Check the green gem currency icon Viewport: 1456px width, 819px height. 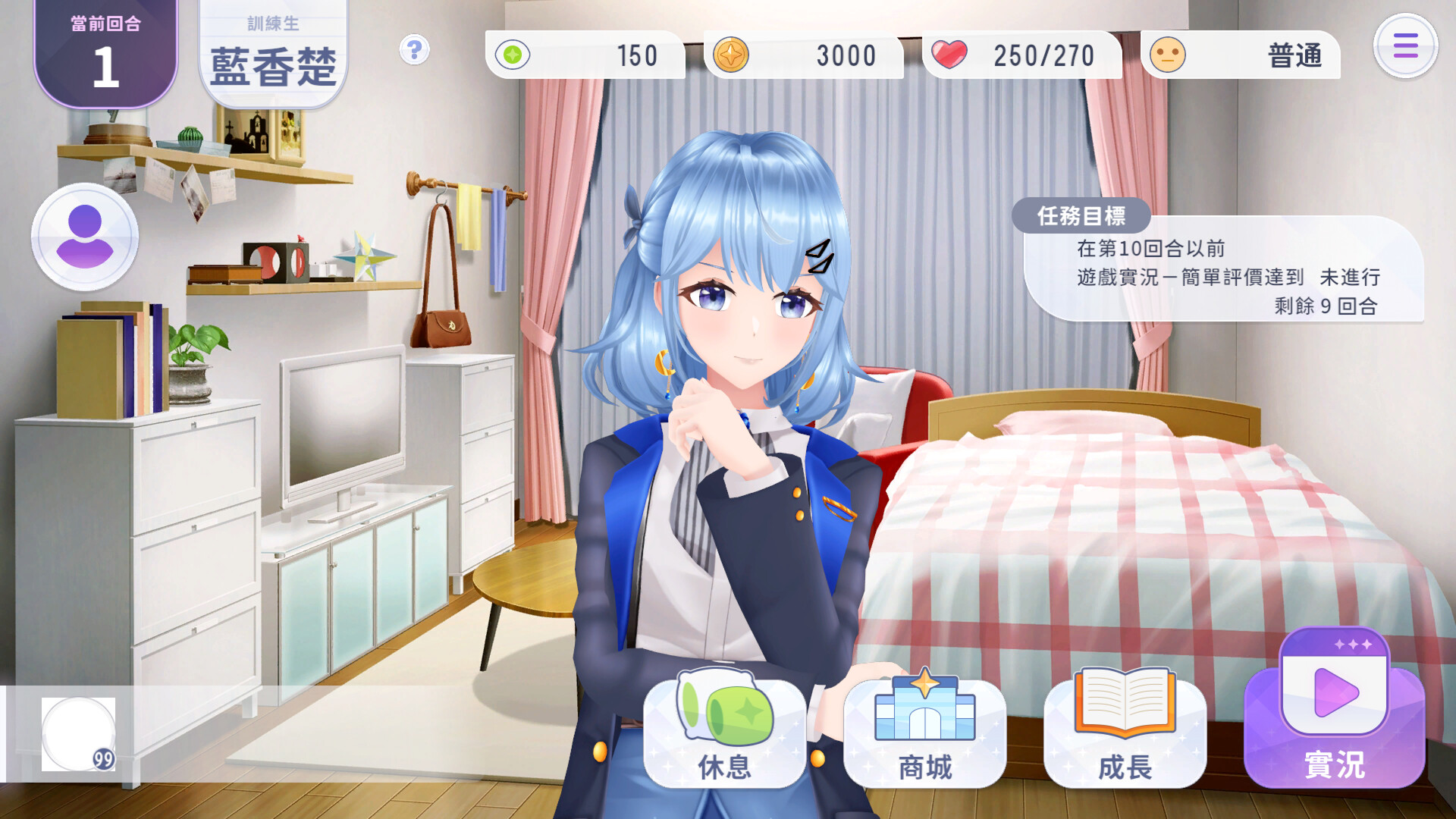click(x=515, y=55)
